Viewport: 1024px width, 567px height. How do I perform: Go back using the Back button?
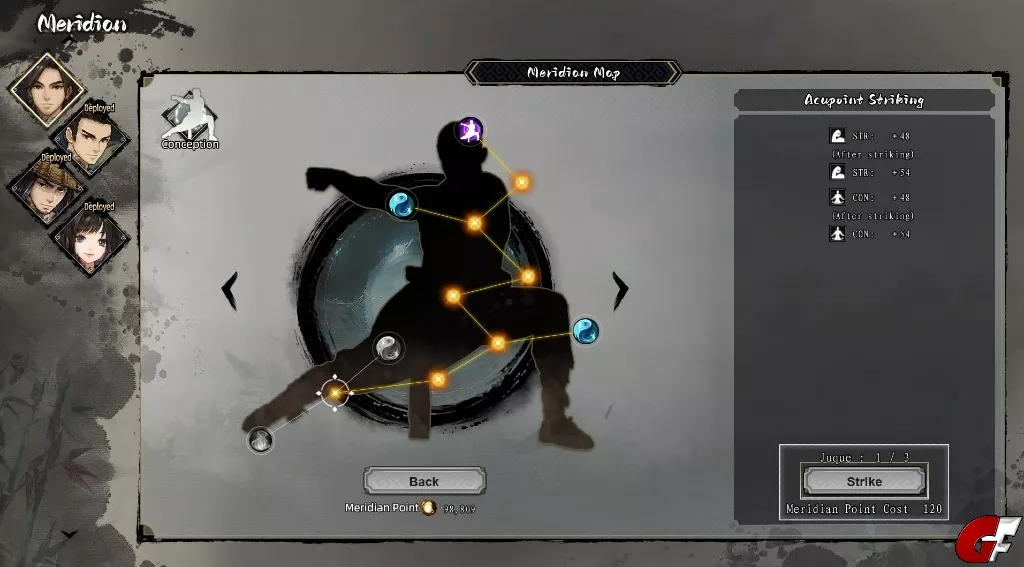point(424,481)
